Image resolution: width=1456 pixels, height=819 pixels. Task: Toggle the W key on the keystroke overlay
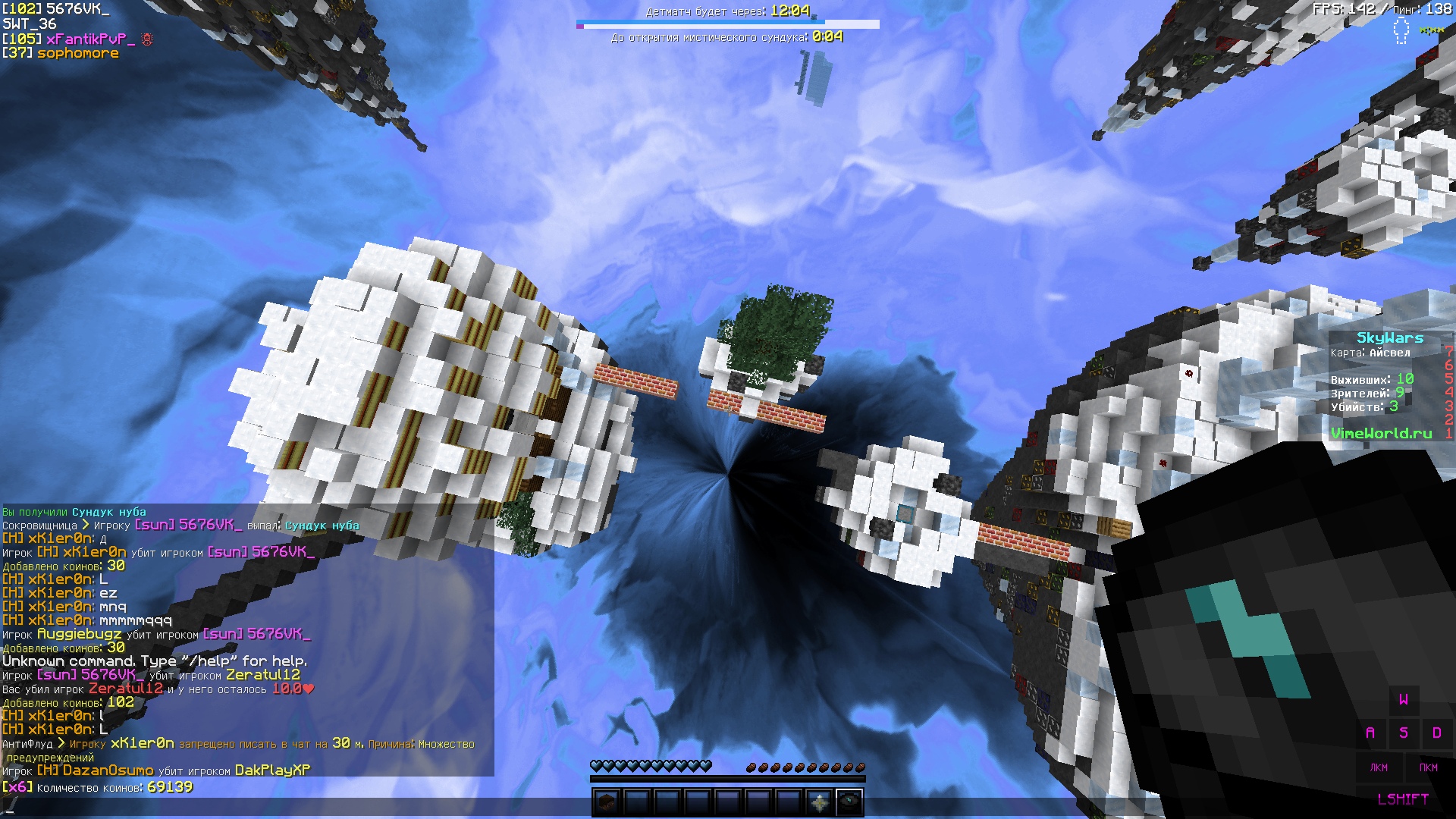(1406, 702)
